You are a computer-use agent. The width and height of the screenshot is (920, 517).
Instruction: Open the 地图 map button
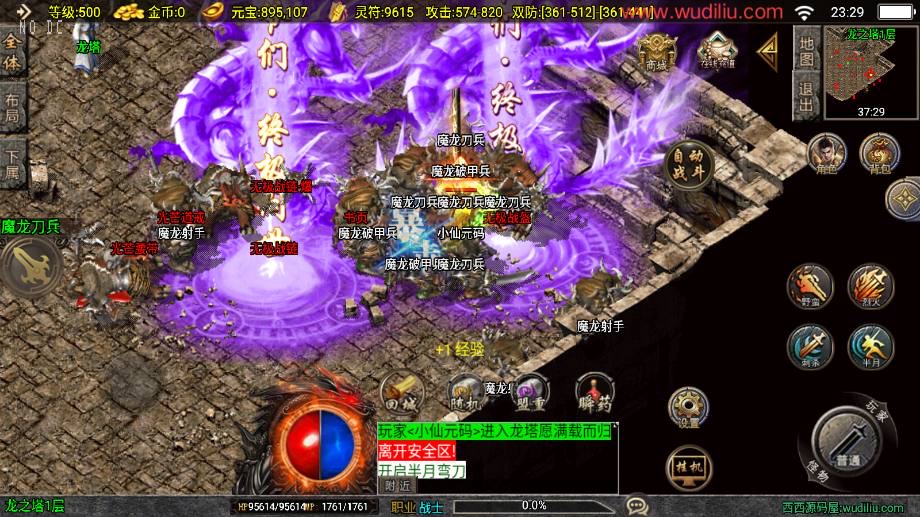[x=807, y=52]
